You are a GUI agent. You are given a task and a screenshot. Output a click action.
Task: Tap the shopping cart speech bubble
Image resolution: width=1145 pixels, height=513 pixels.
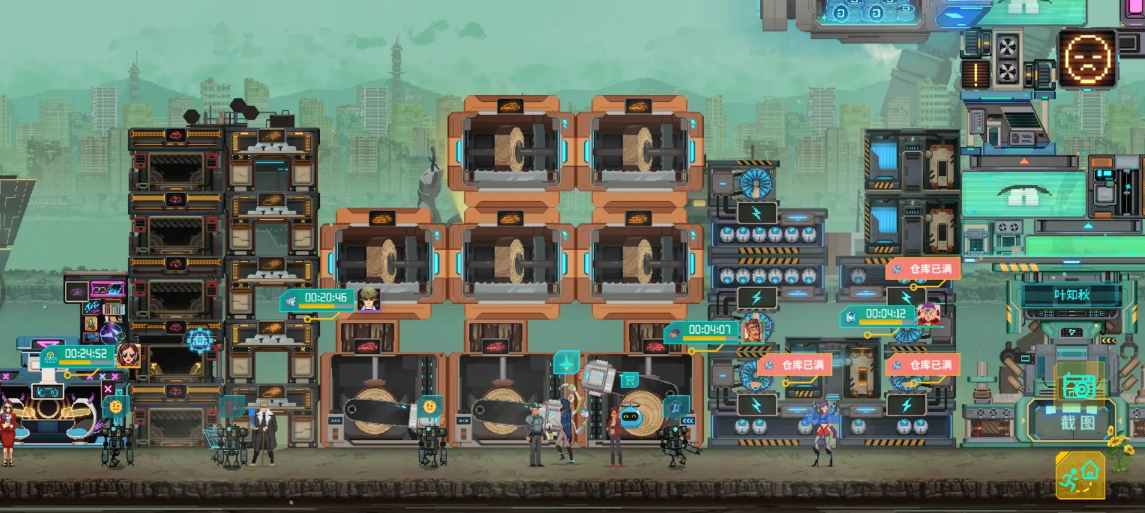pos(630,379)
